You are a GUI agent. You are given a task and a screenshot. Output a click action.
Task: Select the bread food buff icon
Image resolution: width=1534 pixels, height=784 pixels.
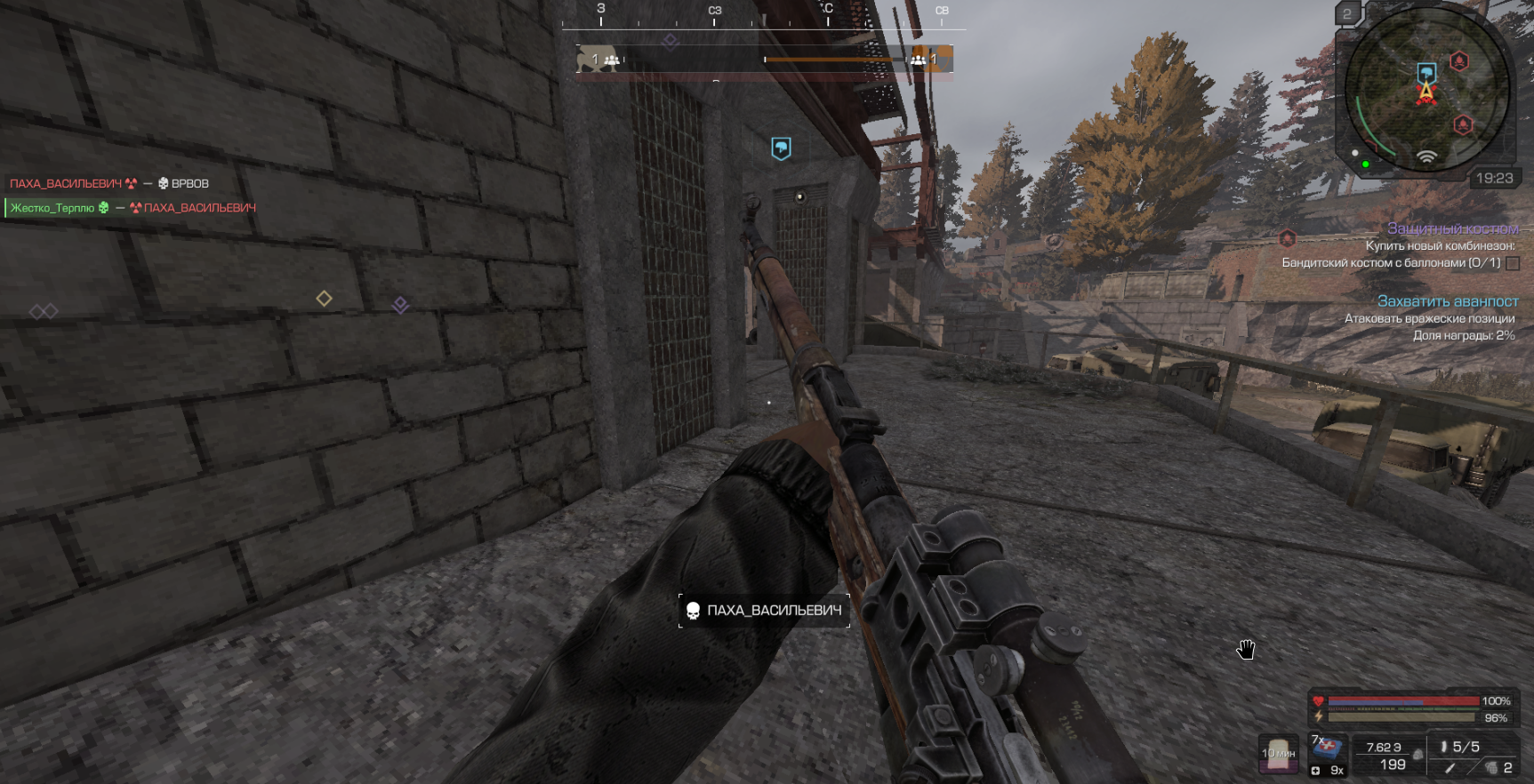point(1279,752)
